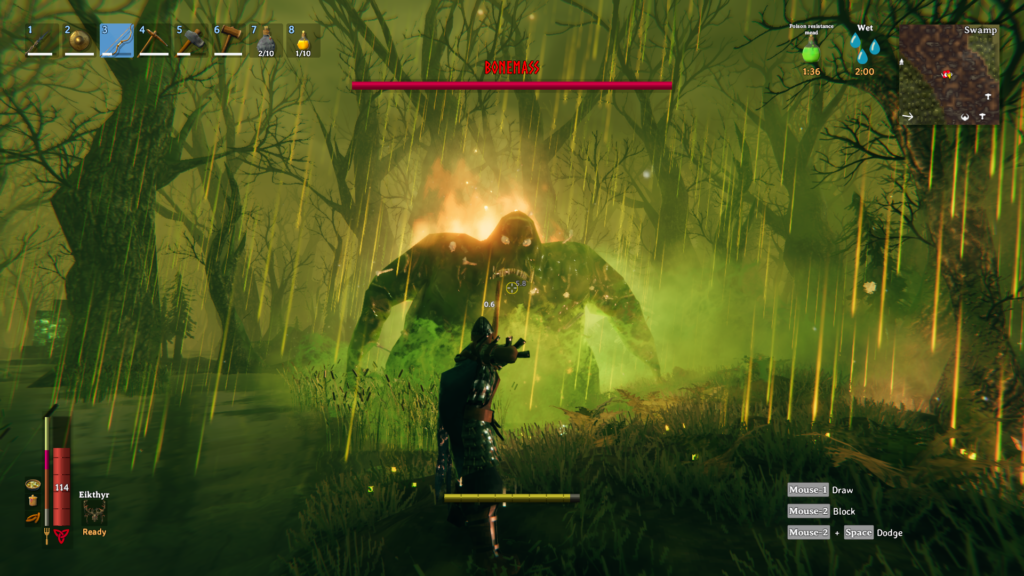Screen dimensions: 1024x576
Task: Equip the round shield in slot 2
Action: 79,41
